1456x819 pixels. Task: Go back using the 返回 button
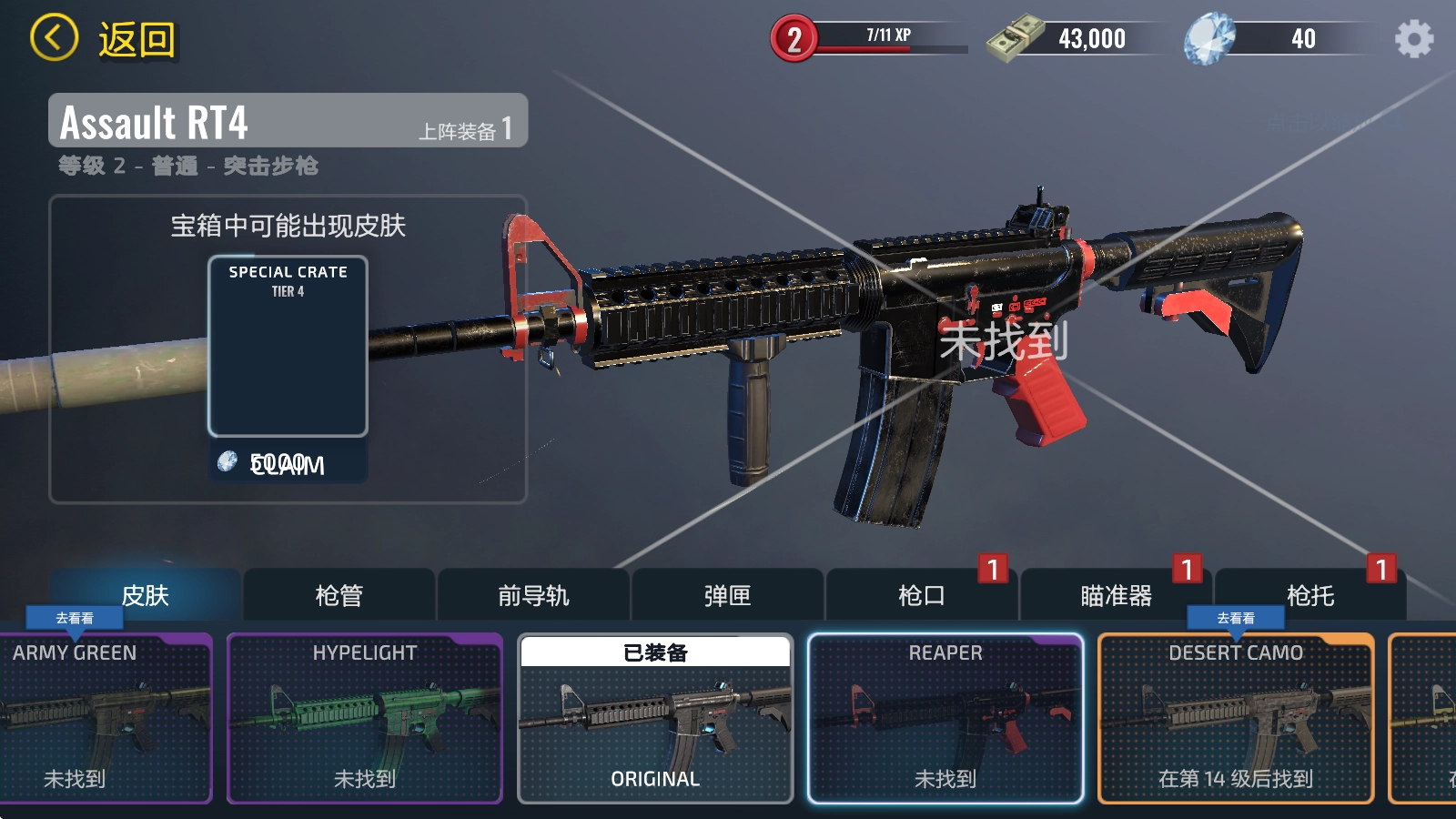pos(103,39)
